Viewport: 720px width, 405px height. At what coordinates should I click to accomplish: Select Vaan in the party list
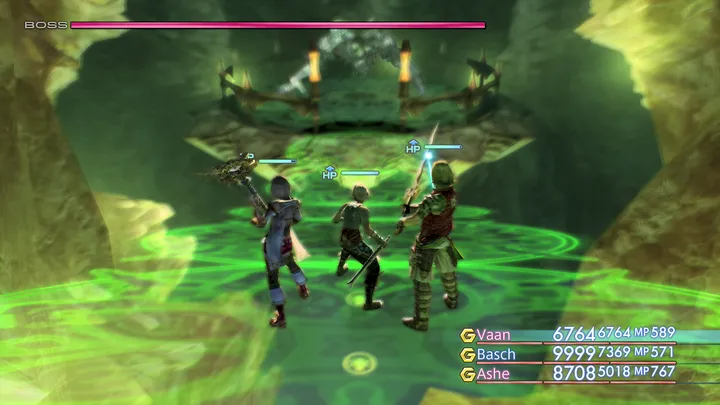(494, 335)
